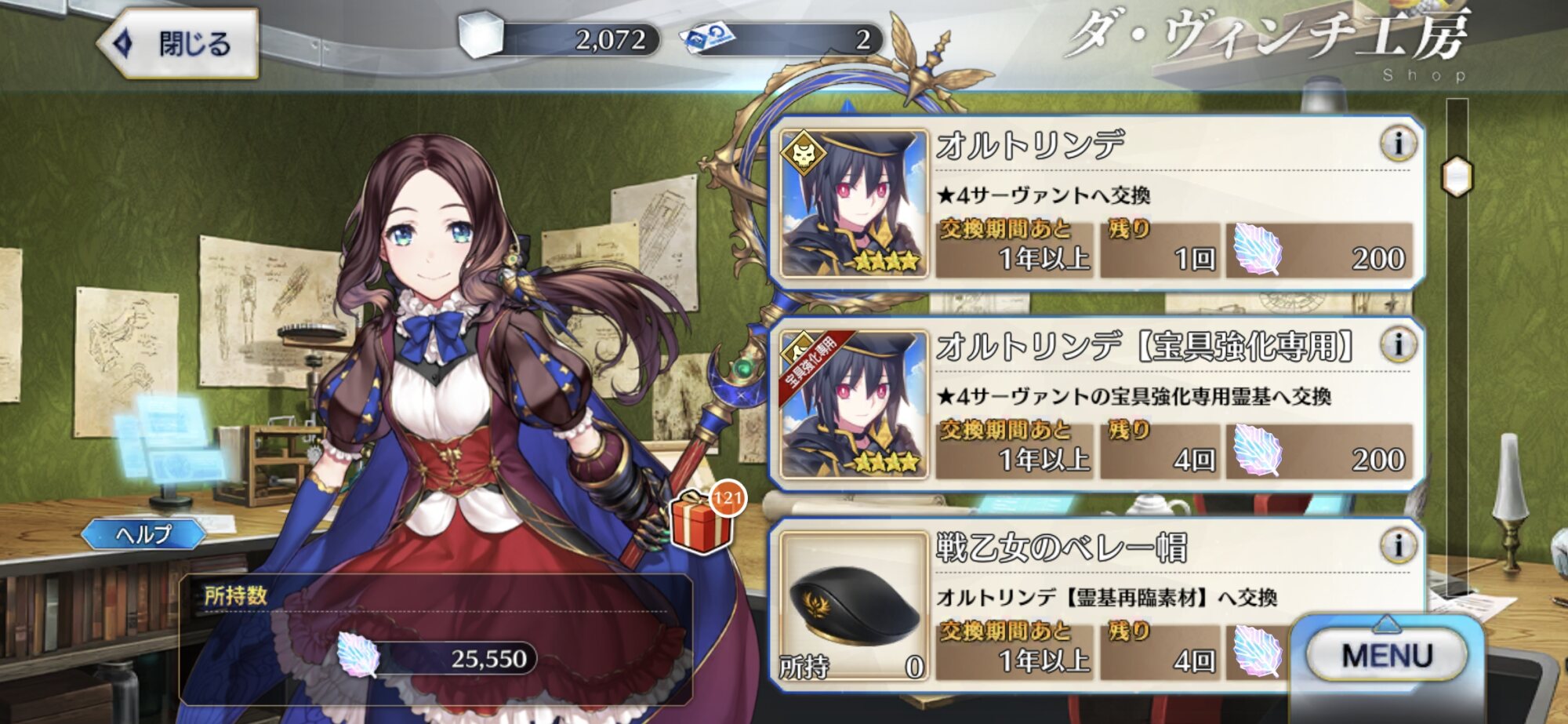Close the Da Vinci shop with 閉じる
The height and width of the screenshot is (724, 1568).
180,44
